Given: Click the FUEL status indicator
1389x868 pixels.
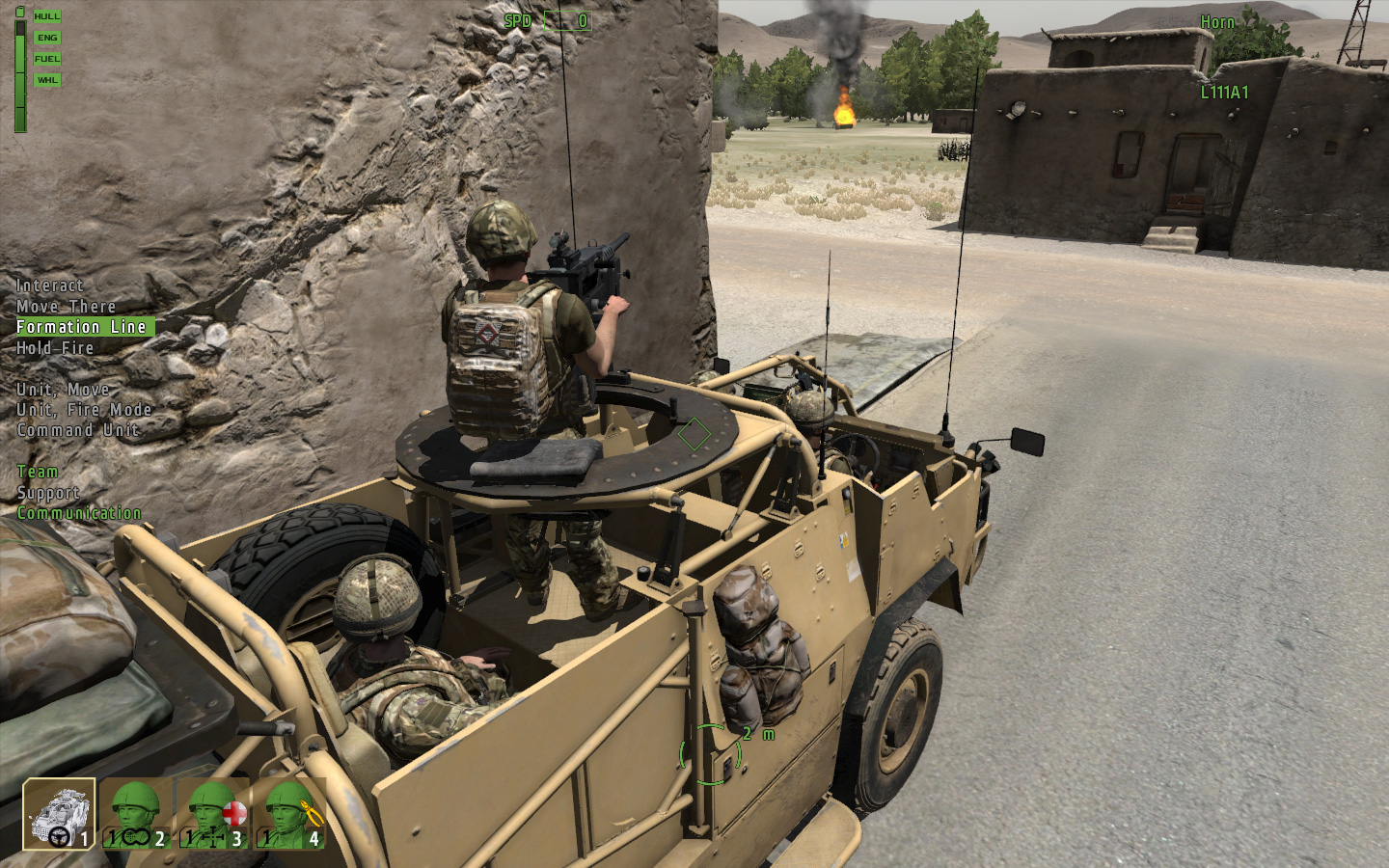Looking at the screenshot, I should pos(45,58).
